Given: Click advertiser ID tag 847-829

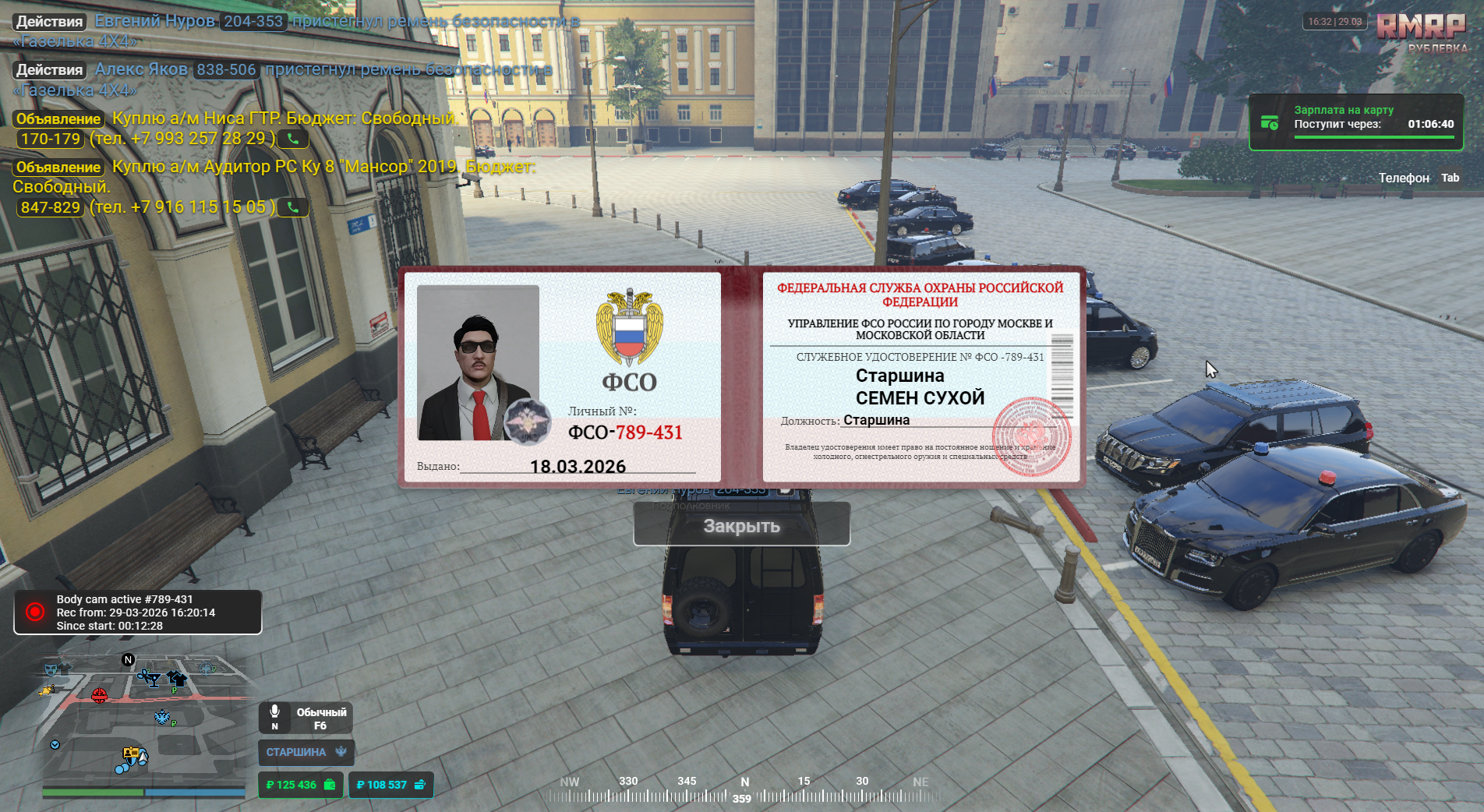Looking at the screenshot, I should (51, 207).
